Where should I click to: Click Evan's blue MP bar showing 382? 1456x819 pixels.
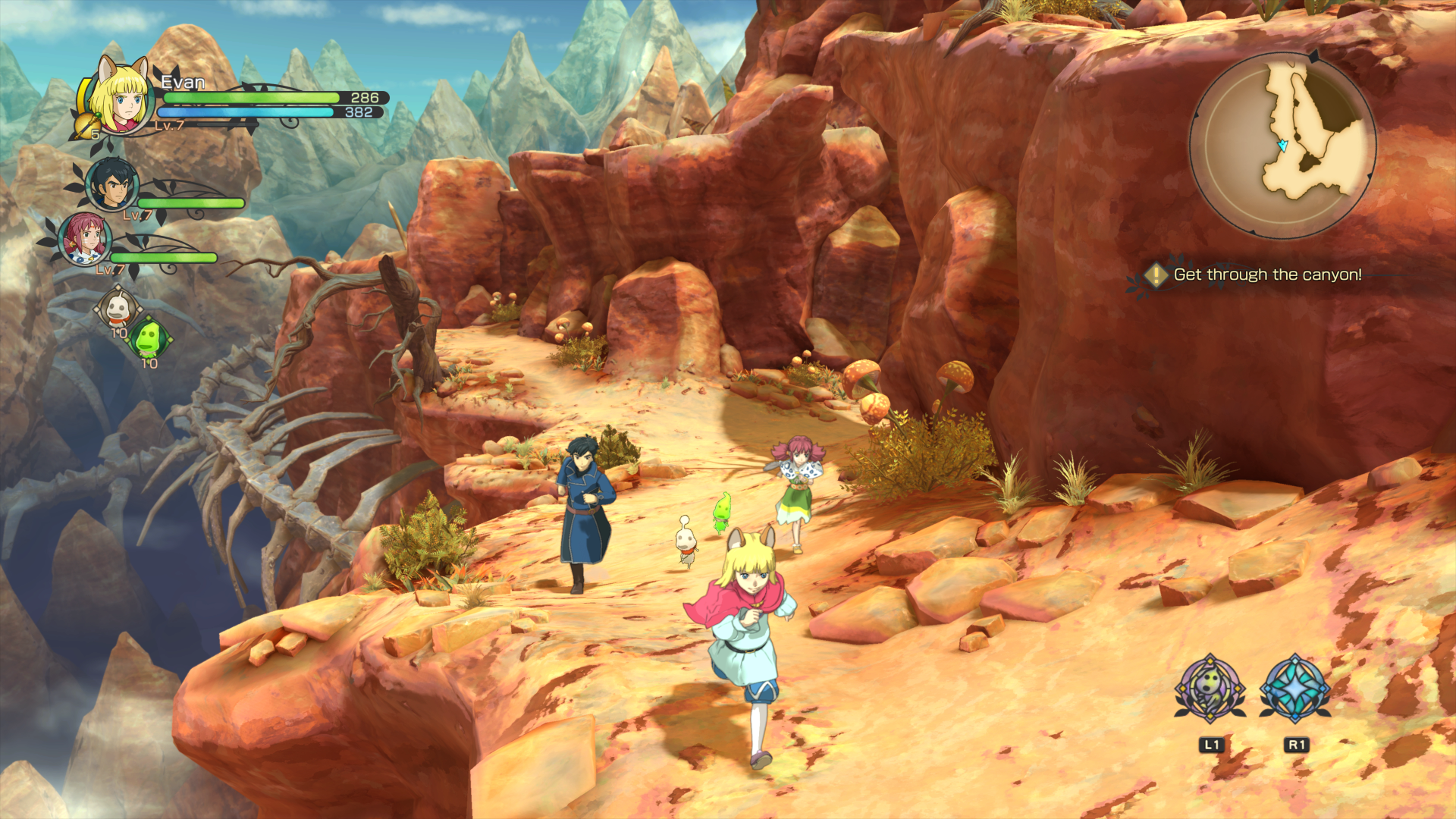250,113
